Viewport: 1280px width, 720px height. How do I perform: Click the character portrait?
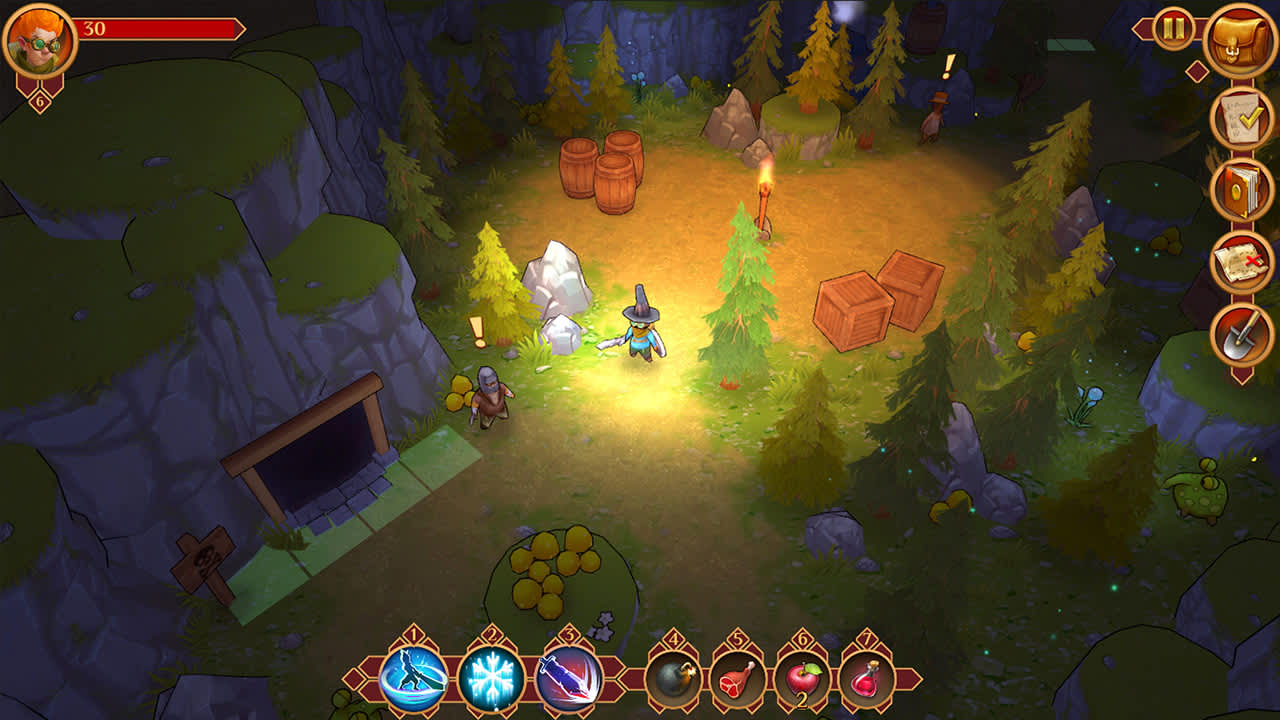point(38,40)
